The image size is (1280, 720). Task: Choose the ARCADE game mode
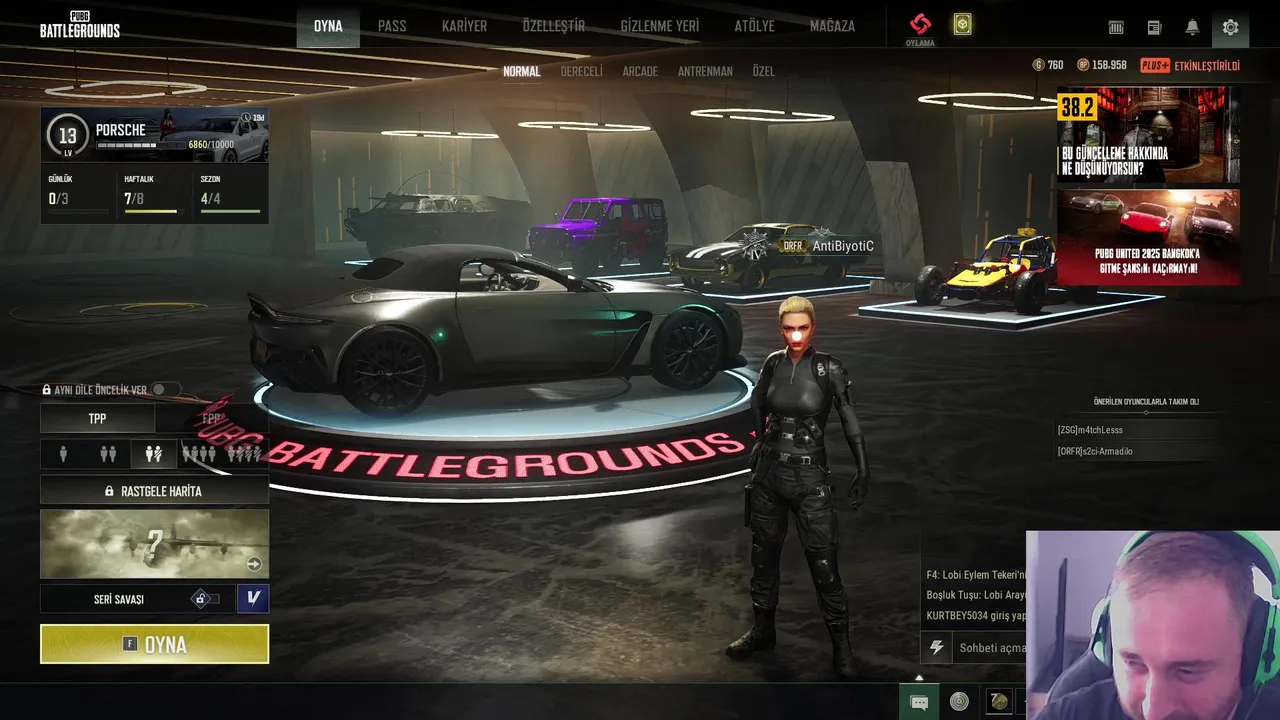click(x=640, y=72)
